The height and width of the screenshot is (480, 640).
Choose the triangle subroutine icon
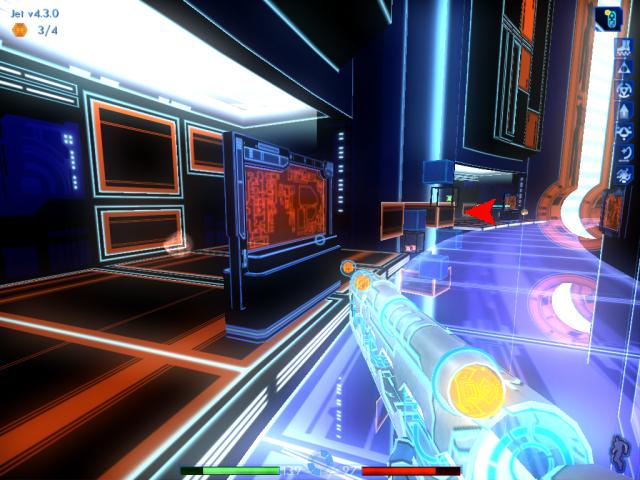(622, 65)
